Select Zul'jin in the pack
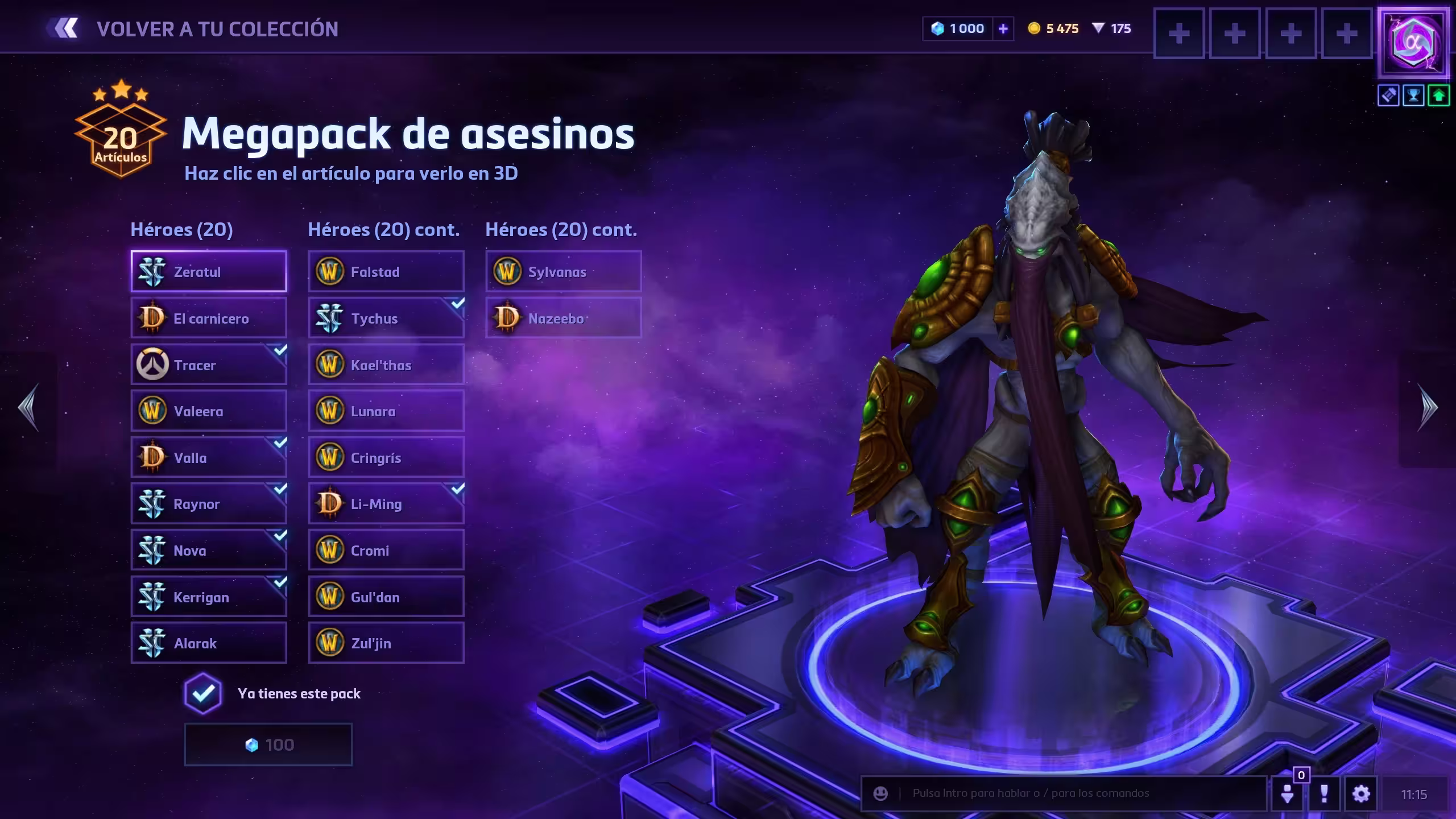This screenshot has width=1456, height=819. tap(386, 643)
